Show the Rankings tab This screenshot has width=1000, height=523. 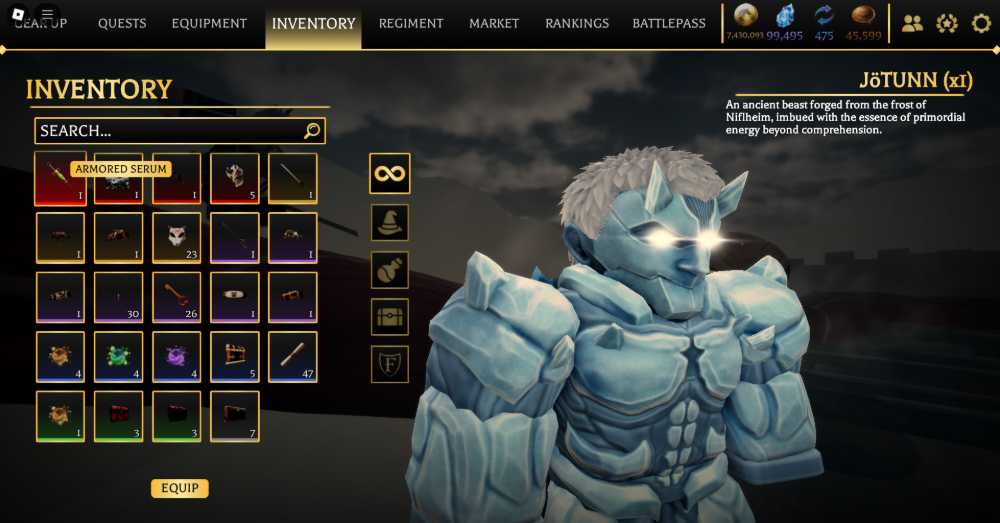(577, 23)
